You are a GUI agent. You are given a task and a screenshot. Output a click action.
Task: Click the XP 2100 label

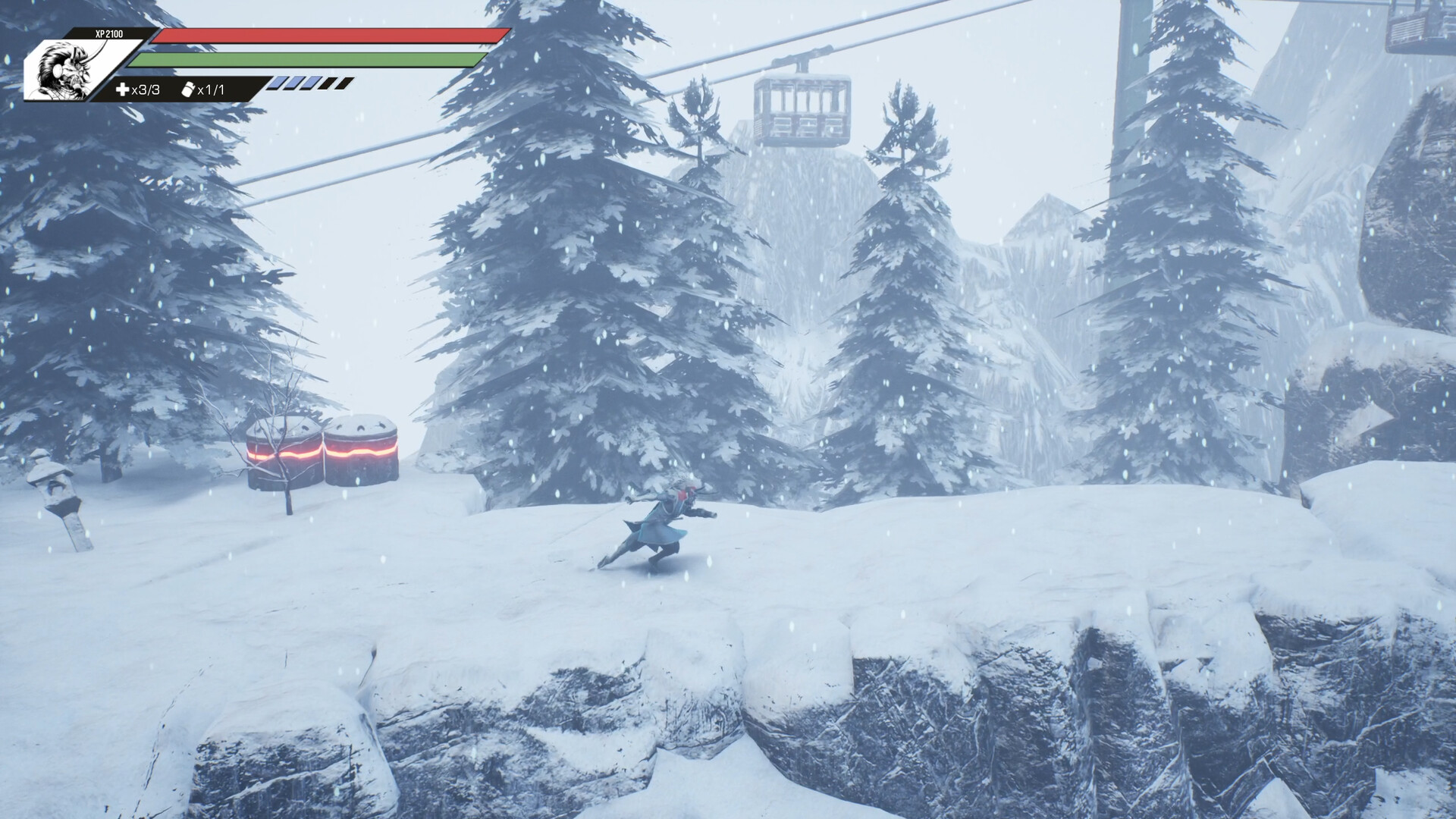click(108, 33)
